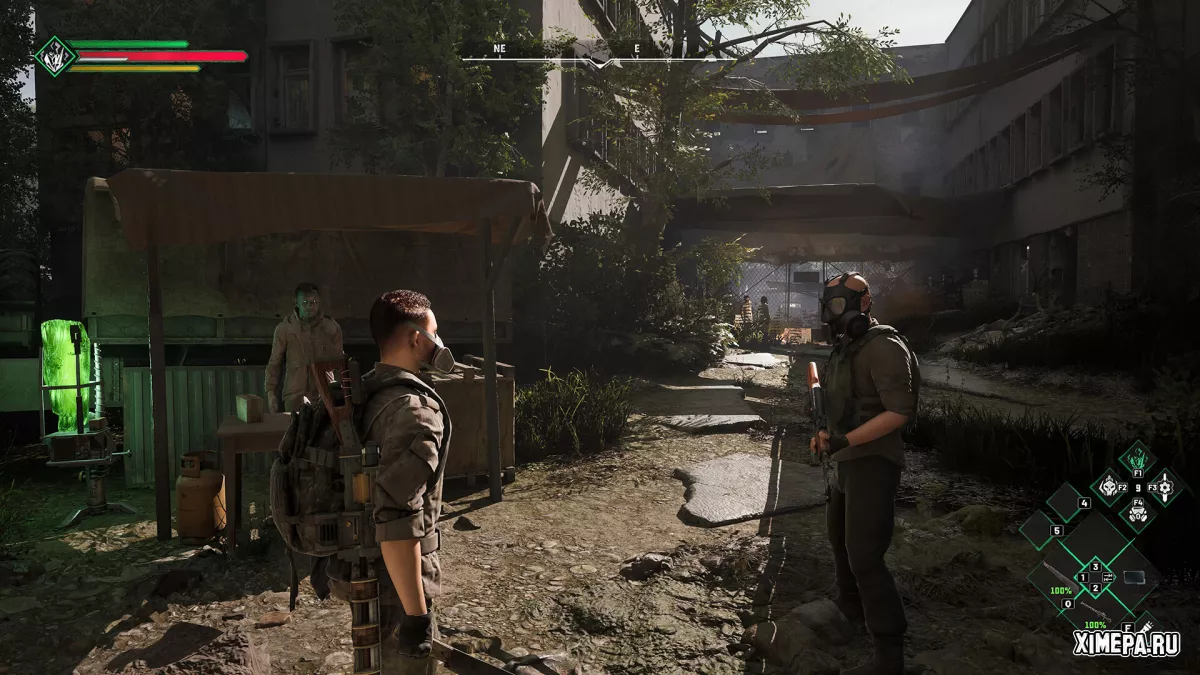The width and height of the screenshot is (1200, 675).
Task: Click the crystal character emblem
Action: 54,56
